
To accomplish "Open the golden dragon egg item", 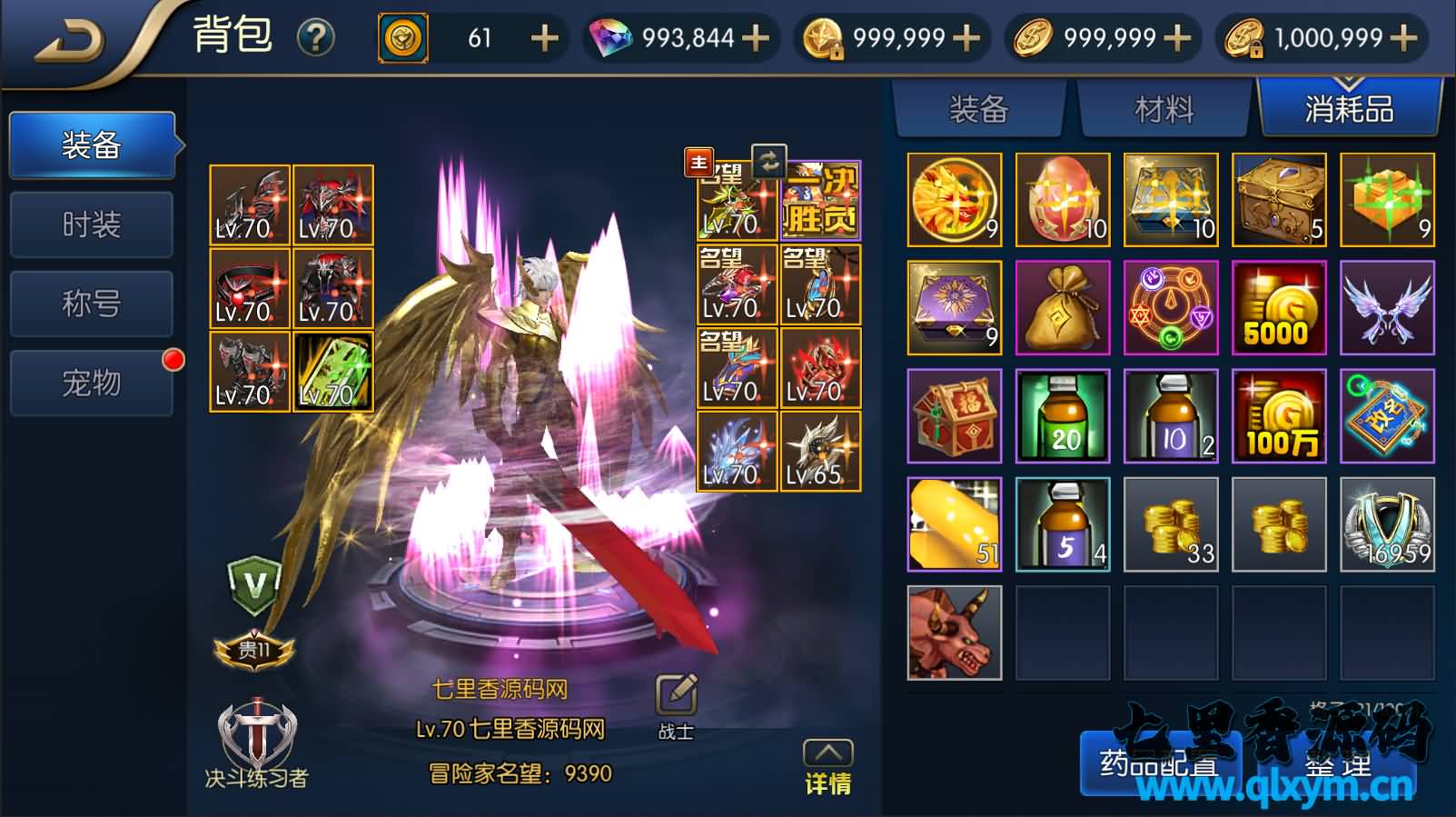I will pyautogui.click(x=952, y=198).
